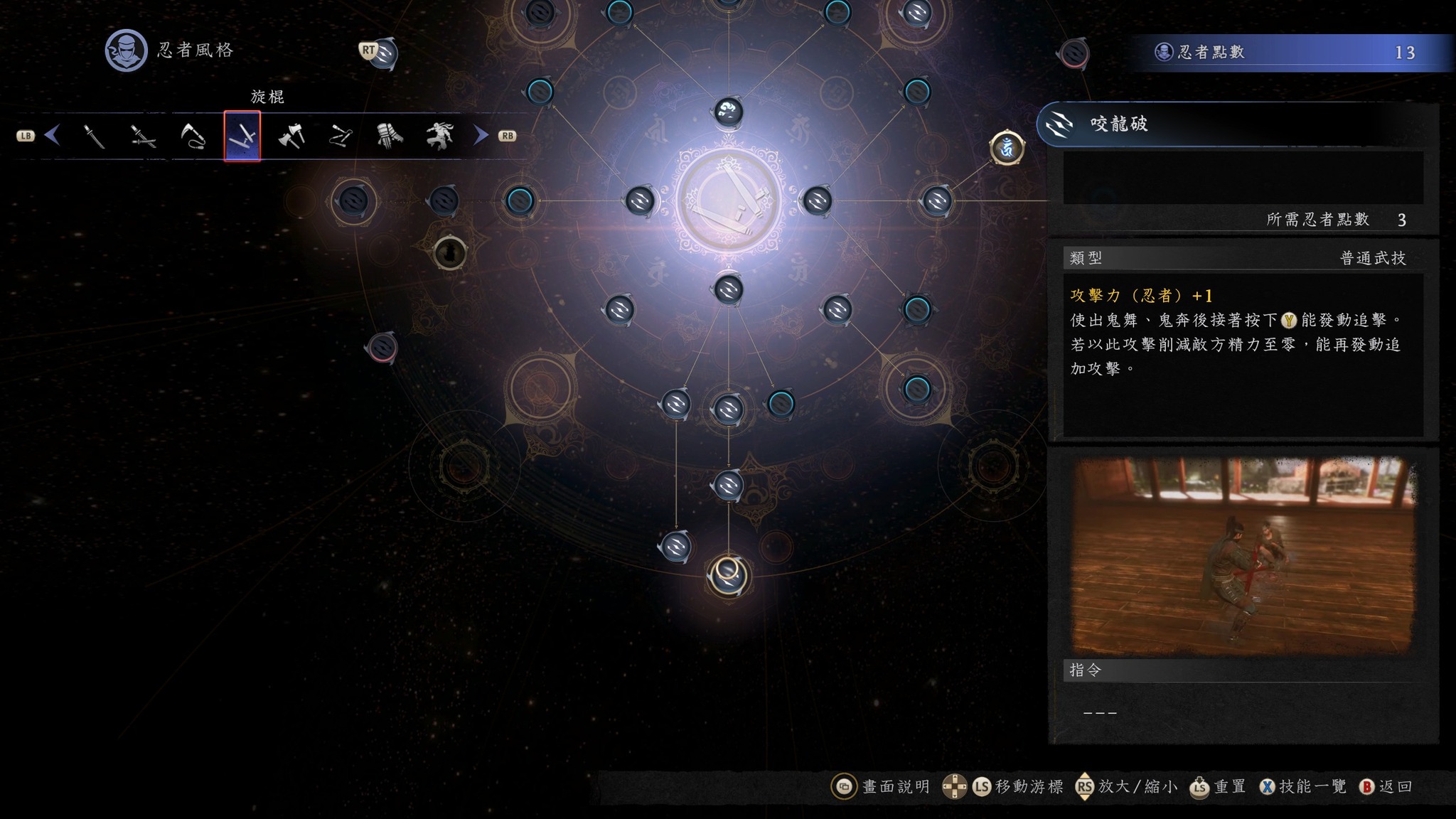The height and width of the screenshot is (819, 1456).
Task: Choose the nunchaku-style chained weapon tab
Action: tap(341, 136)
